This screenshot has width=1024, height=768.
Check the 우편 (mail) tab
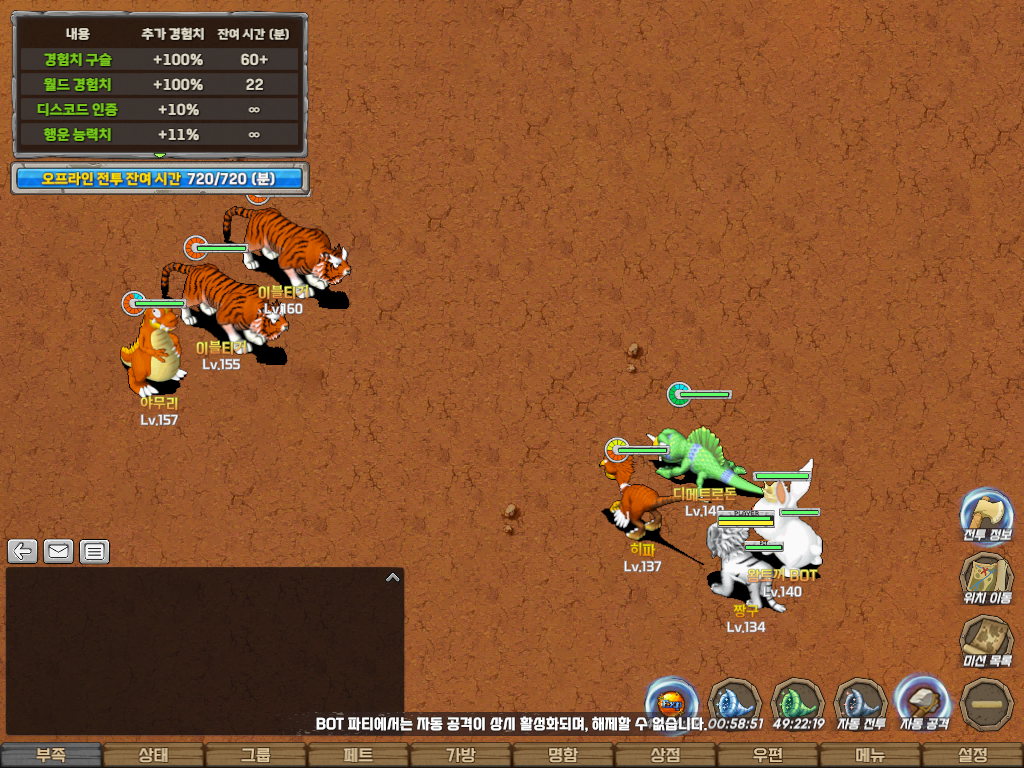point(767,755)
